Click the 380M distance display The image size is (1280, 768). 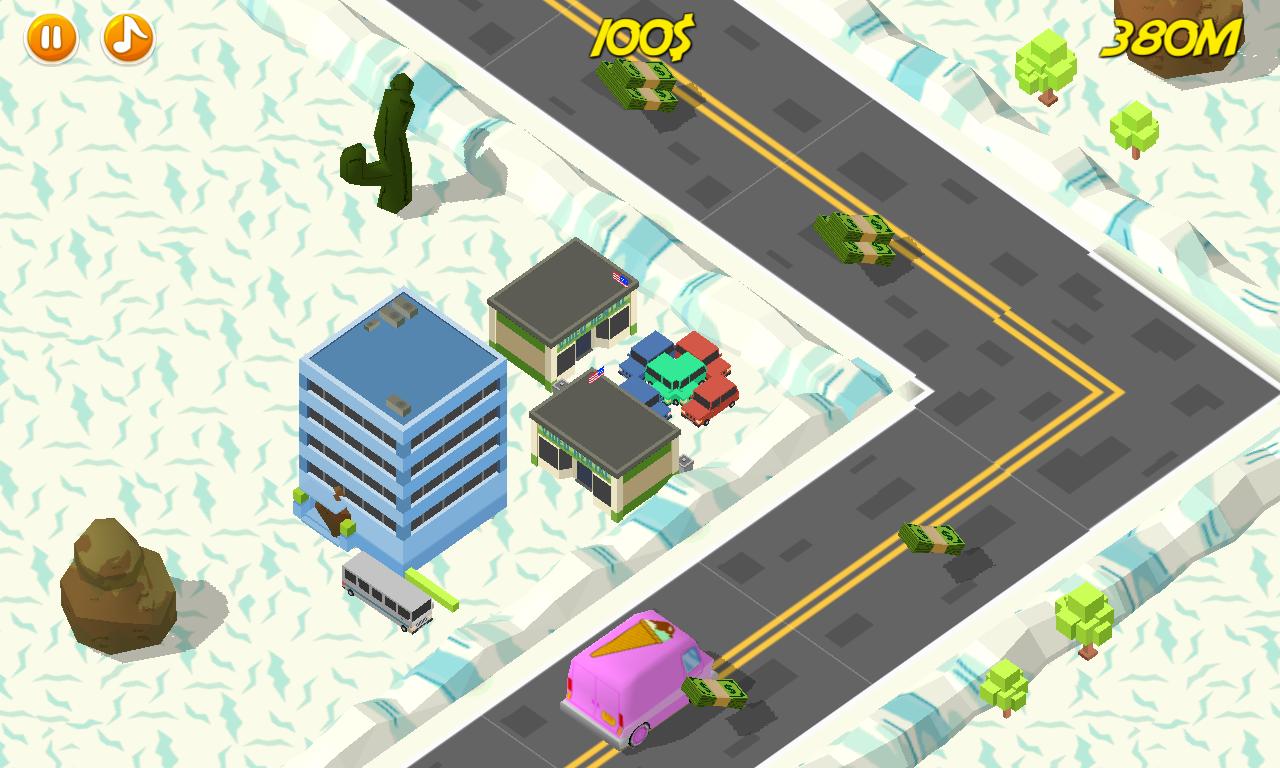tap(1168, 38)
